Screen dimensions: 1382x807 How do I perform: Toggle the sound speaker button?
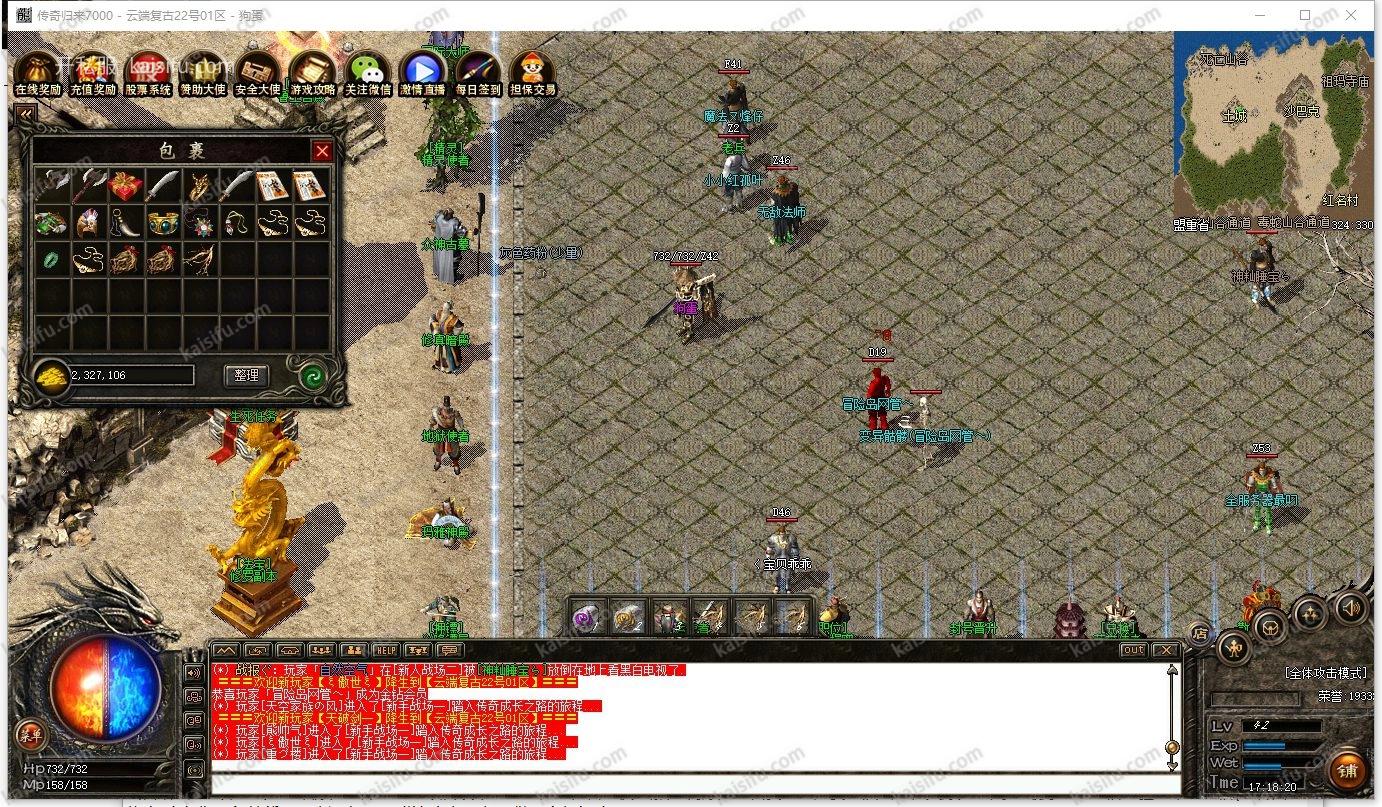point(1351,607)
